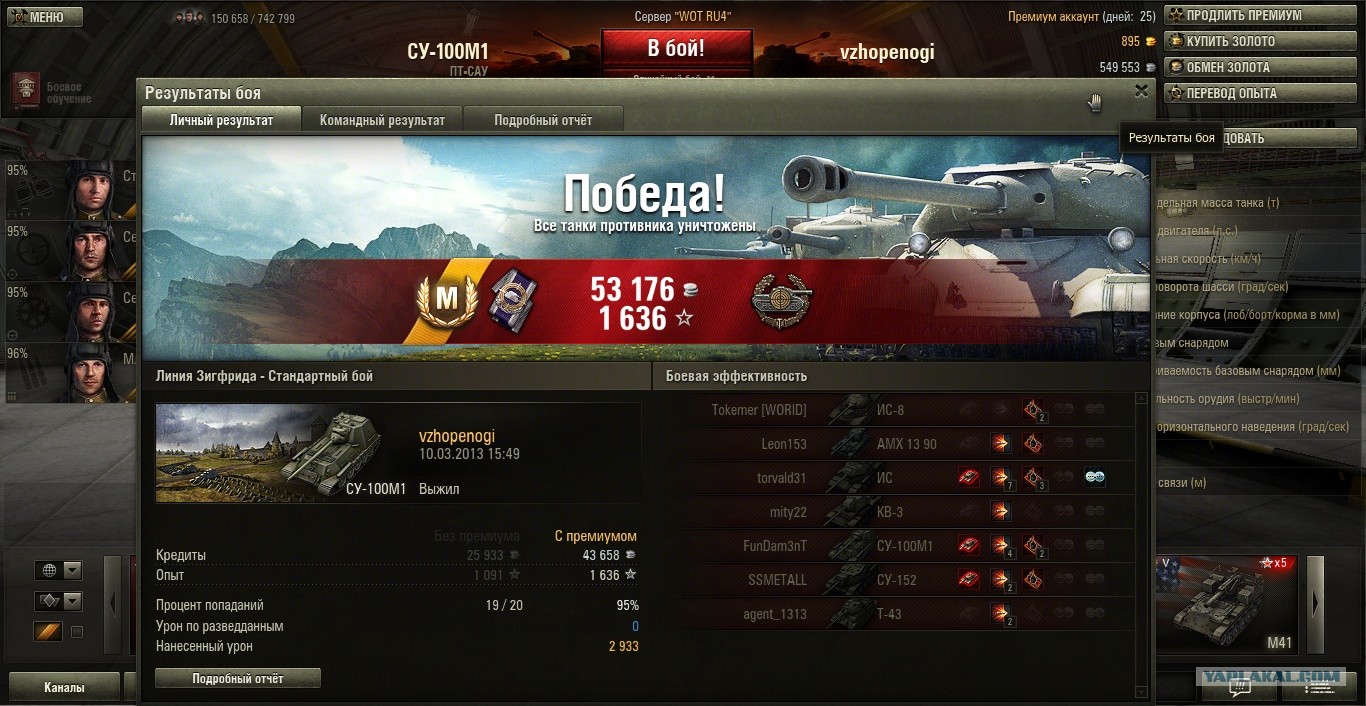The image size is (1366, 706).
Task: Click the Mastery badge M medal
Action: point(447,298)
